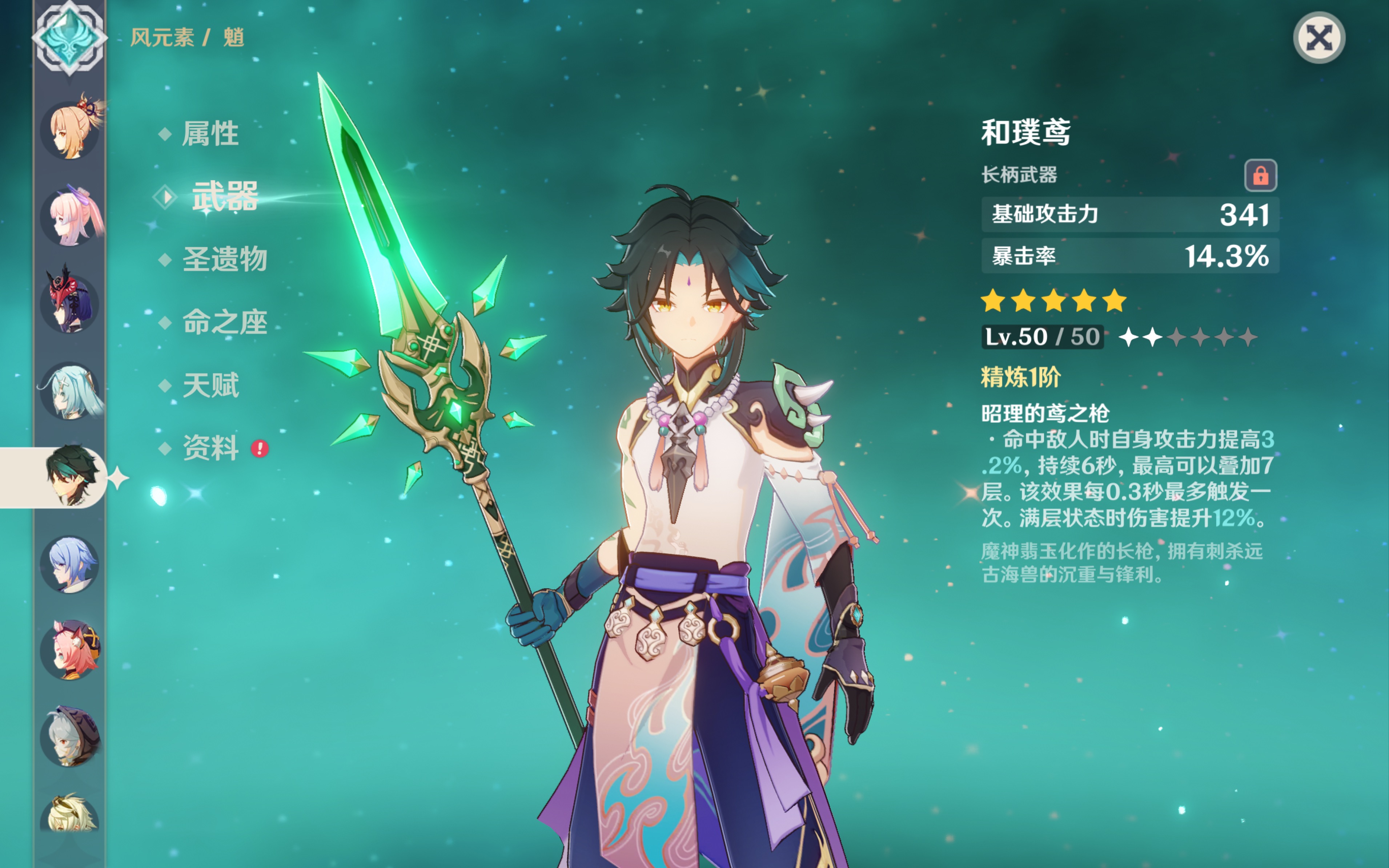This screenshot has height=868, width=1389.
Task: Select the red-masked character portrait
Action: pos(70,303)
